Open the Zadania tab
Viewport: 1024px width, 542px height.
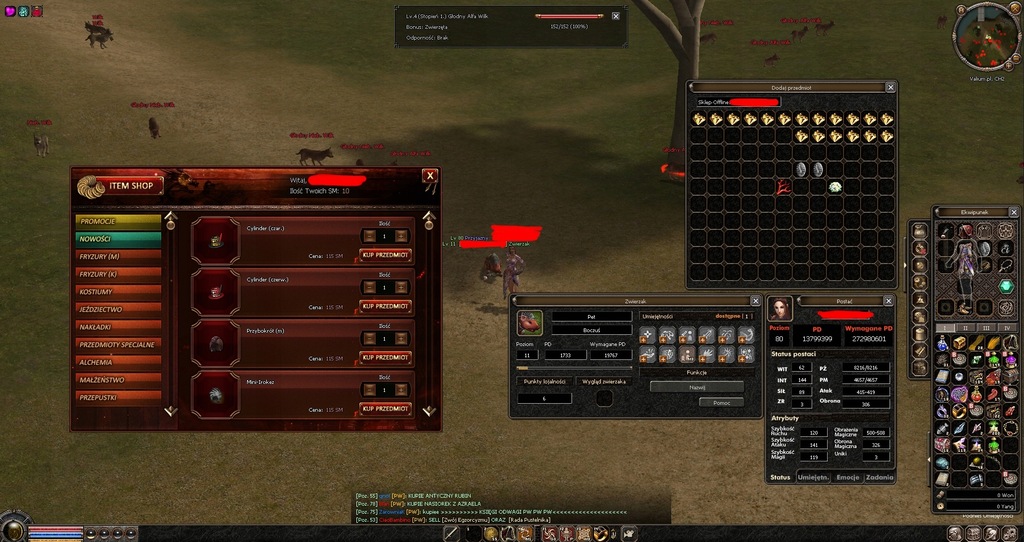coord(880,478)
